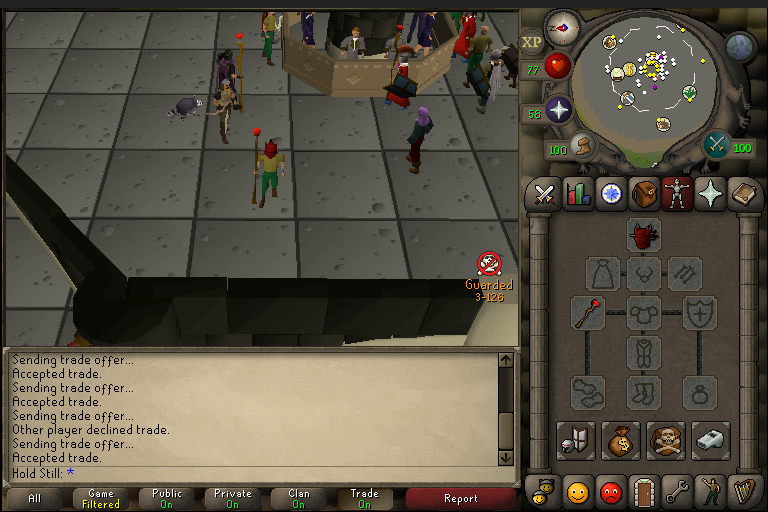Select the red hat in head slot
Image resolution: width=768 pixels, height=512 pixels.
click(644, 235)
